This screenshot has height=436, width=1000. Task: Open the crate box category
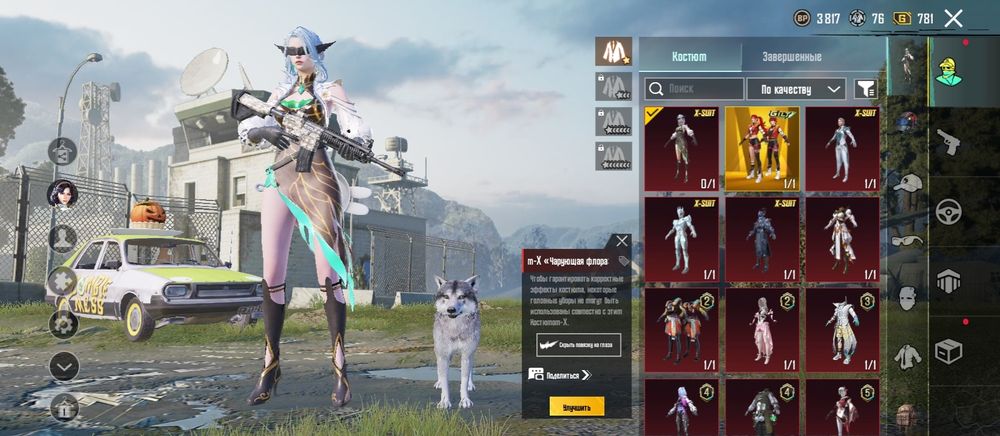(947, 351)
